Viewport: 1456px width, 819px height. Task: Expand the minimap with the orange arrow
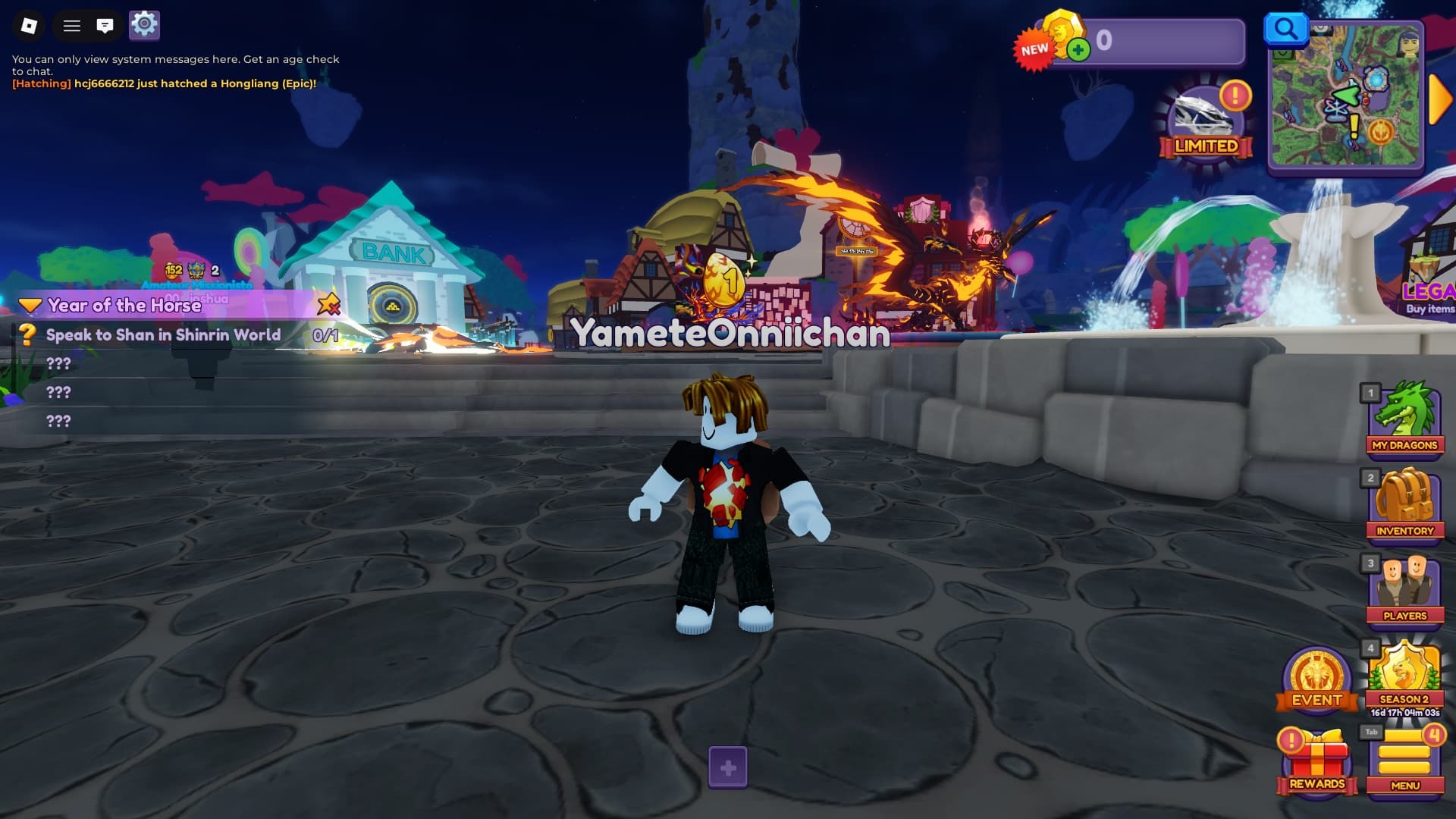click(1437, 99)
